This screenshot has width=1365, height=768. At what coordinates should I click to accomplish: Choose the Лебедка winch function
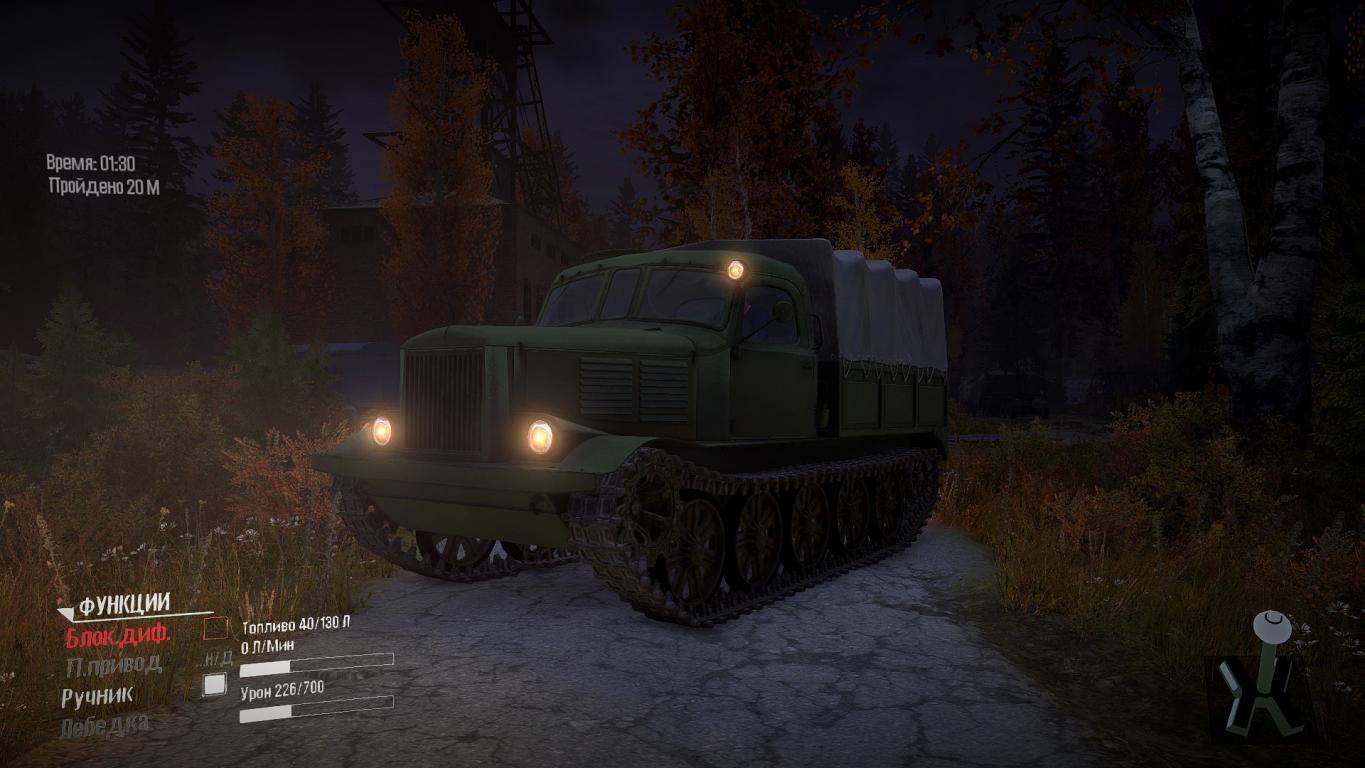pyautogui.click(x=105, y=726)
